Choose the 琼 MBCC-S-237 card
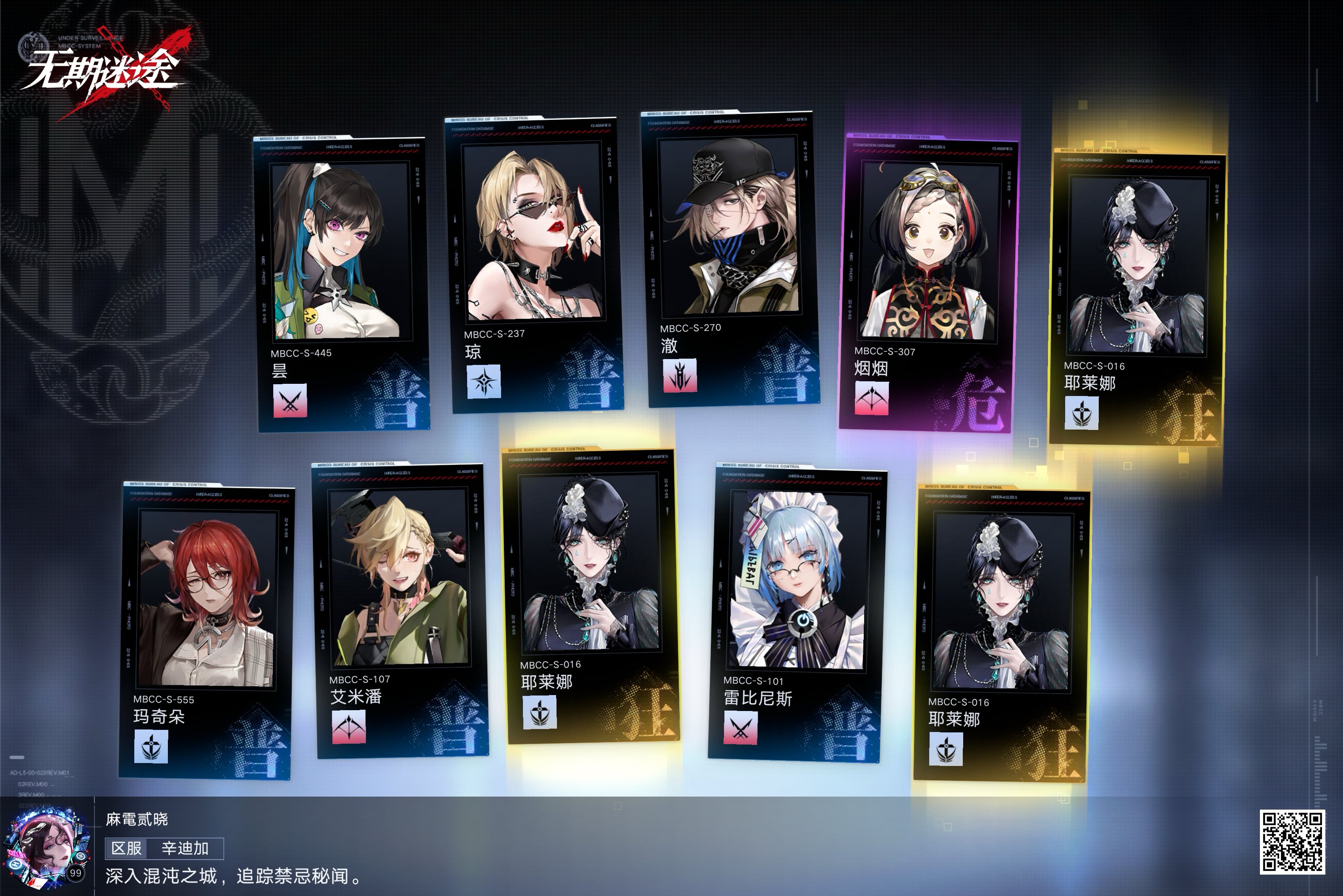The image size is (1343, 896). 536,263
